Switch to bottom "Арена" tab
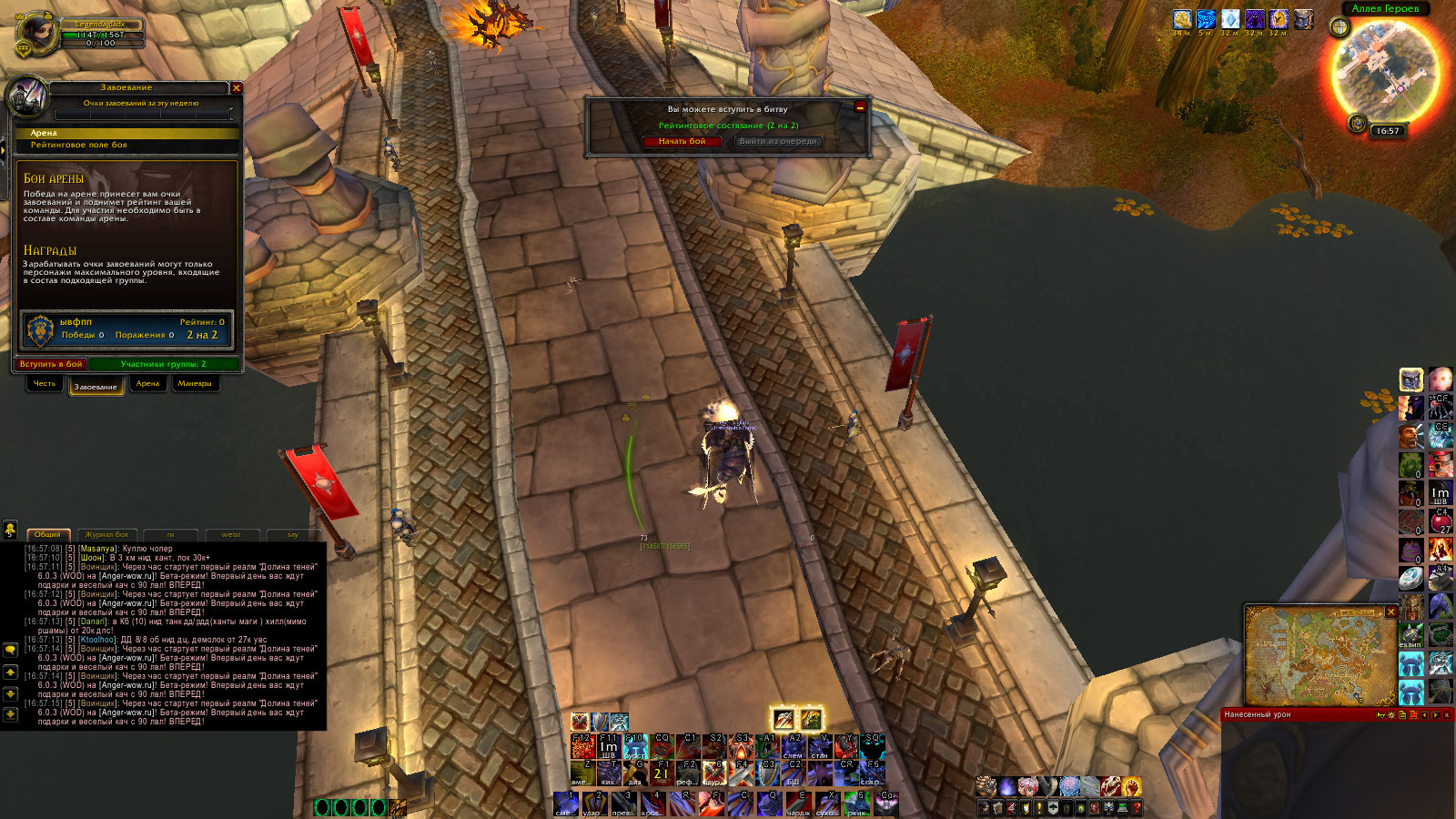 (x=147, y=384)
